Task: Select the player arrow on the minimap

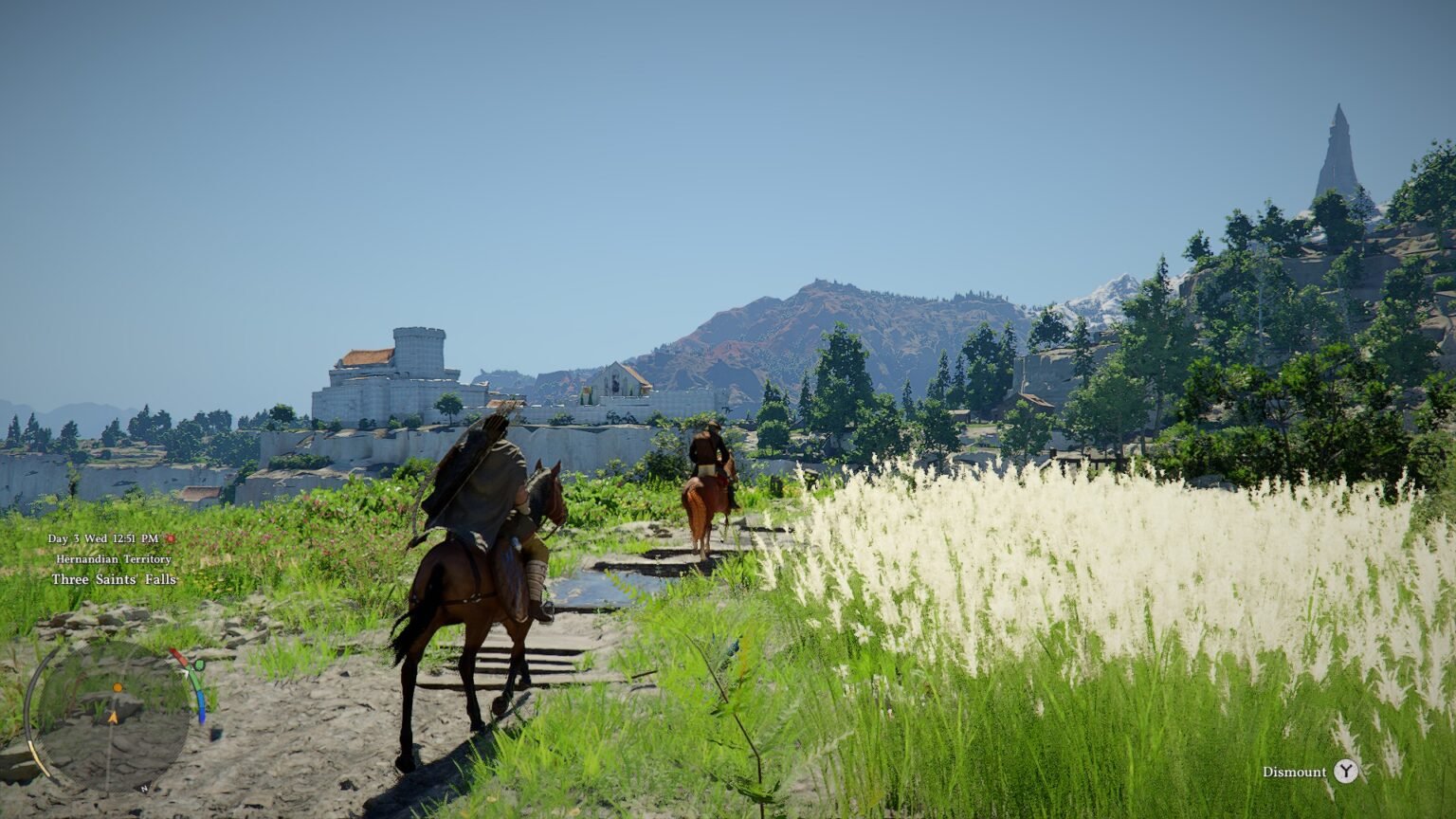Action: [113, 717]
